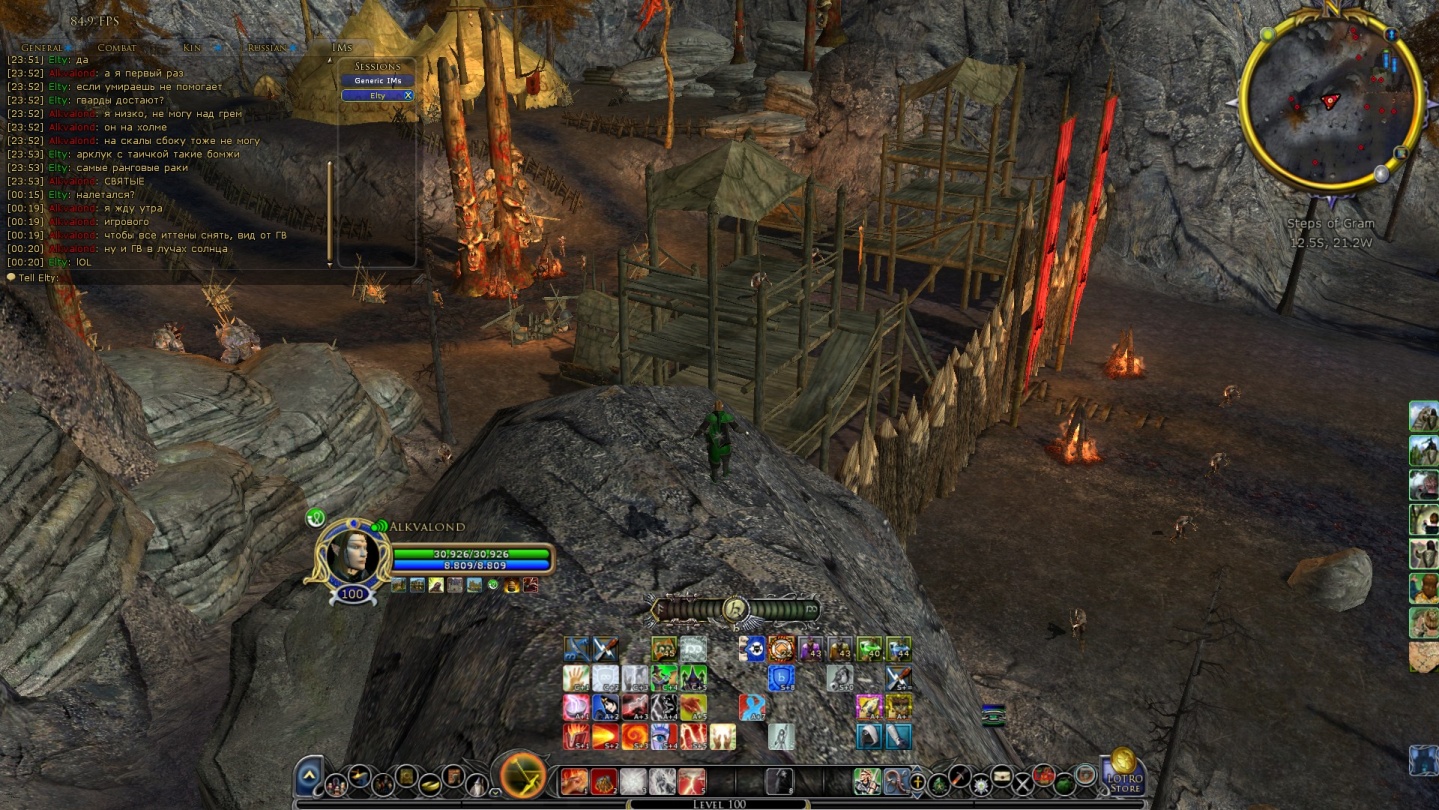The width and height of the screenshot is (1439, 810).
Task: Open the main menu arrow button
Action: click(x=310, y=775)
